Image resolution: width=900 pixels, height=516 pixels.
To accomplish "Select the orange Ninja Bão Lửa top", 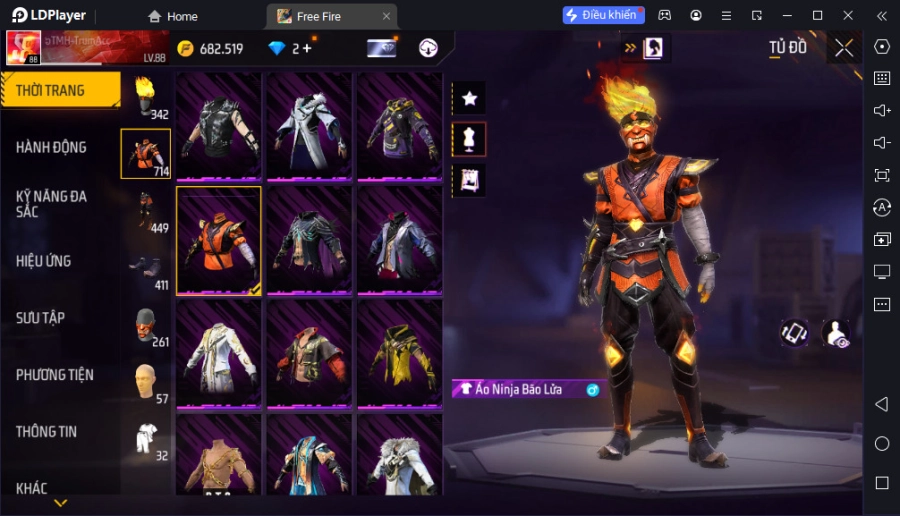I will tap(219, 241).
